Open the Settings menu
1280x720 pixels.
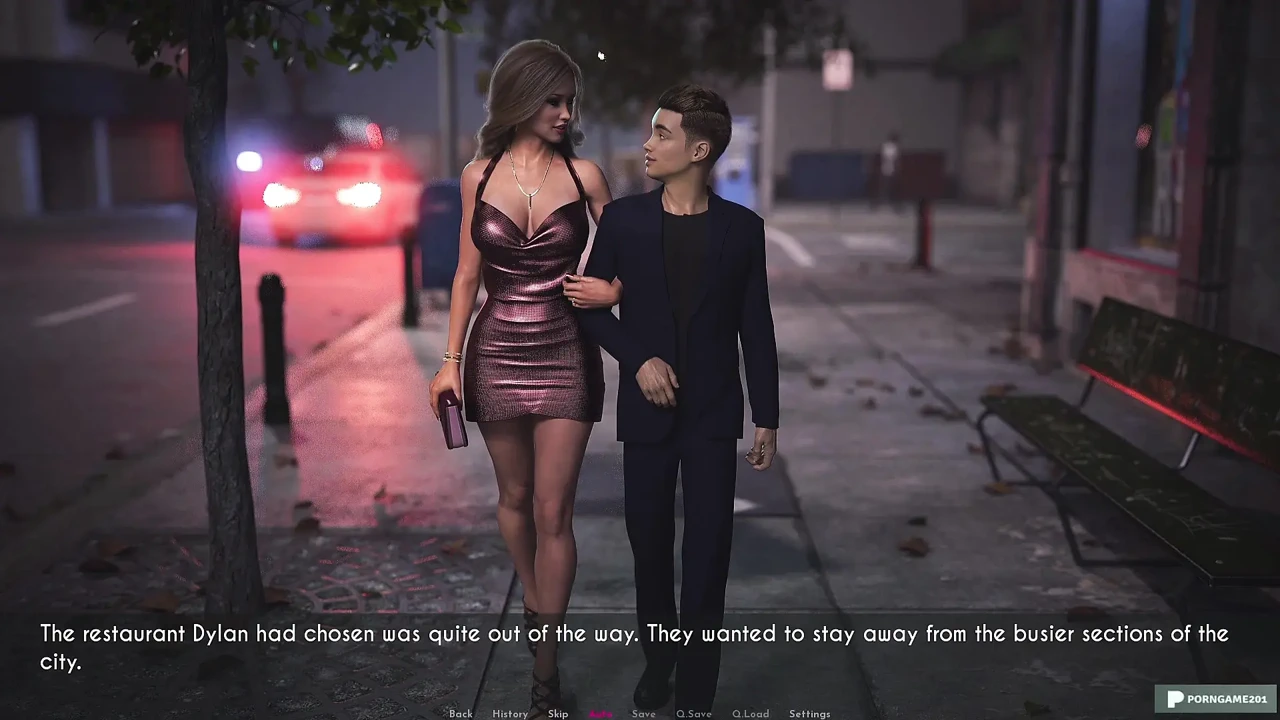tap(809, 714)
